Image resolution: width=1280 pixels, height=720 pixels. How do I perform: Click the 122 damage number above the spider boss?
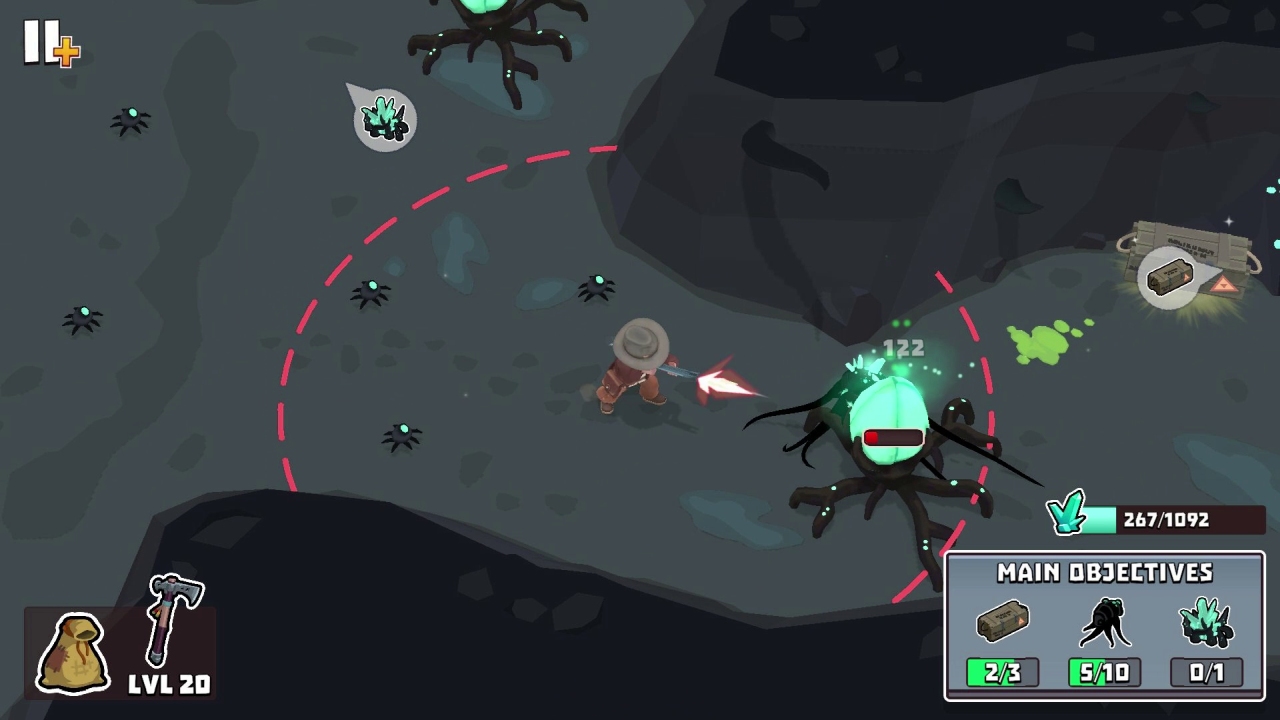(904, 348)
